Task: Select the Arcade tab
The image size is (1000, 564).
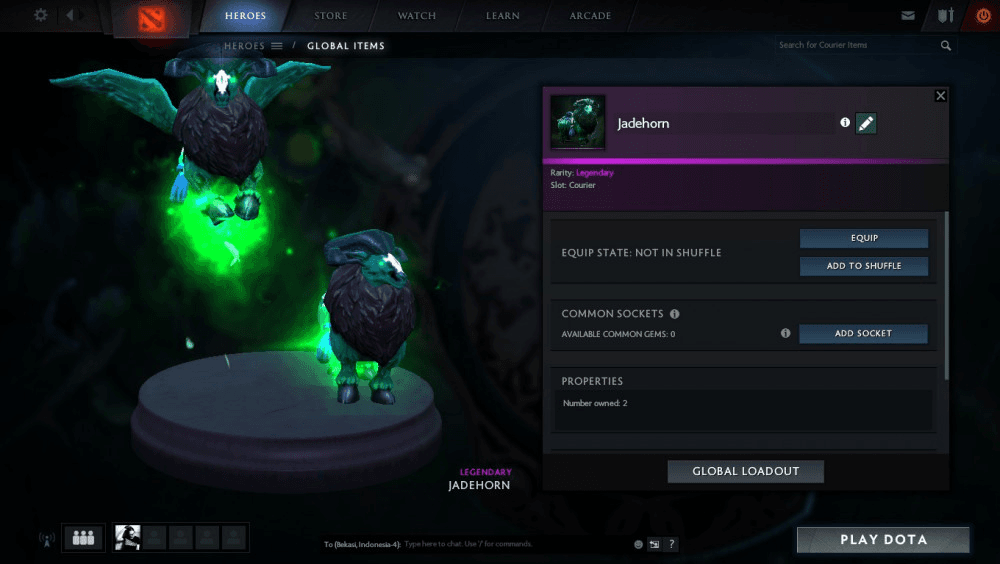Action: 590,16
